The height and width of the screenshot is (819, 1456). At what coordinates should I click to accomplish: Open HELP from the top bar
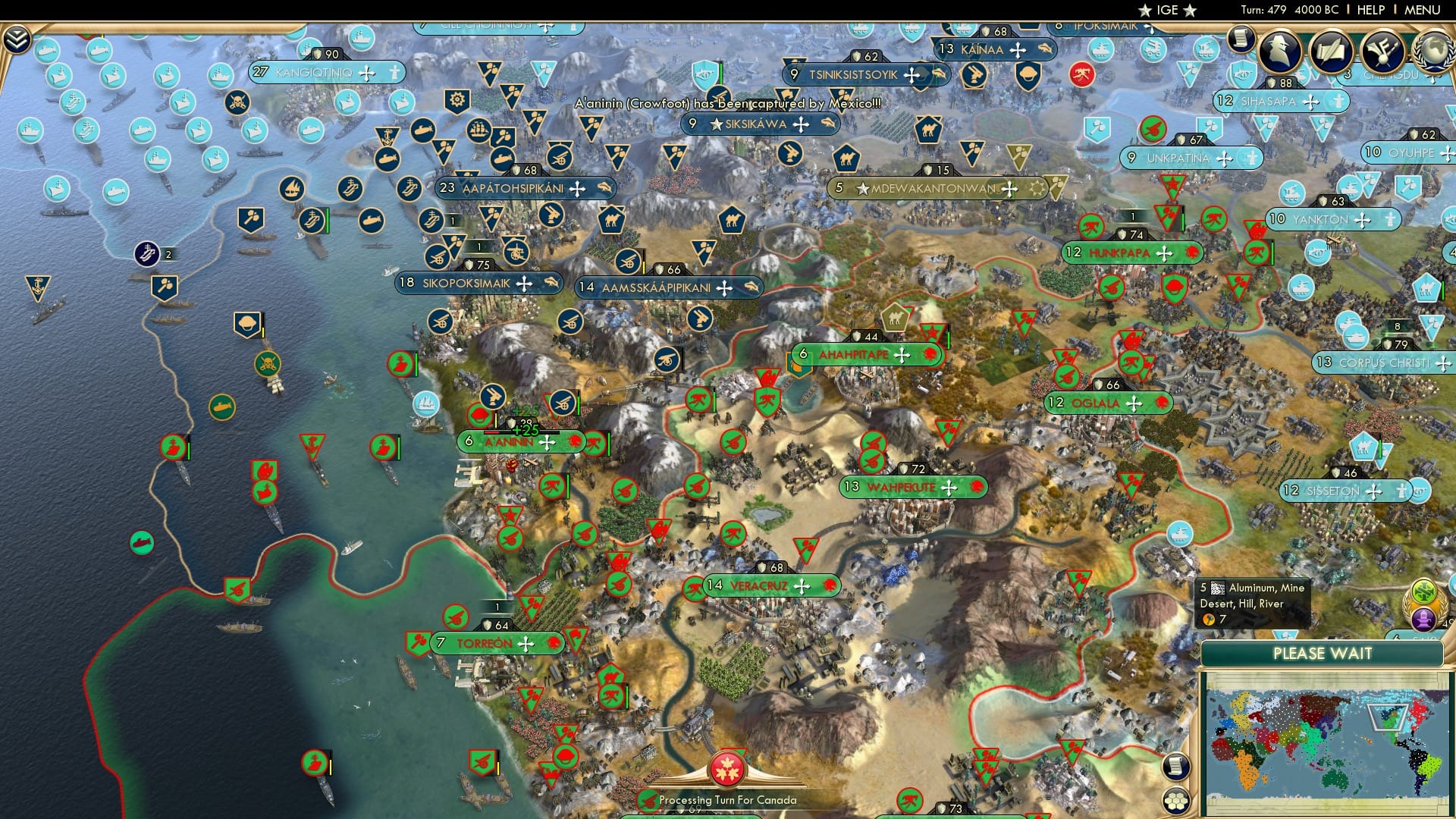[1371, 10]
